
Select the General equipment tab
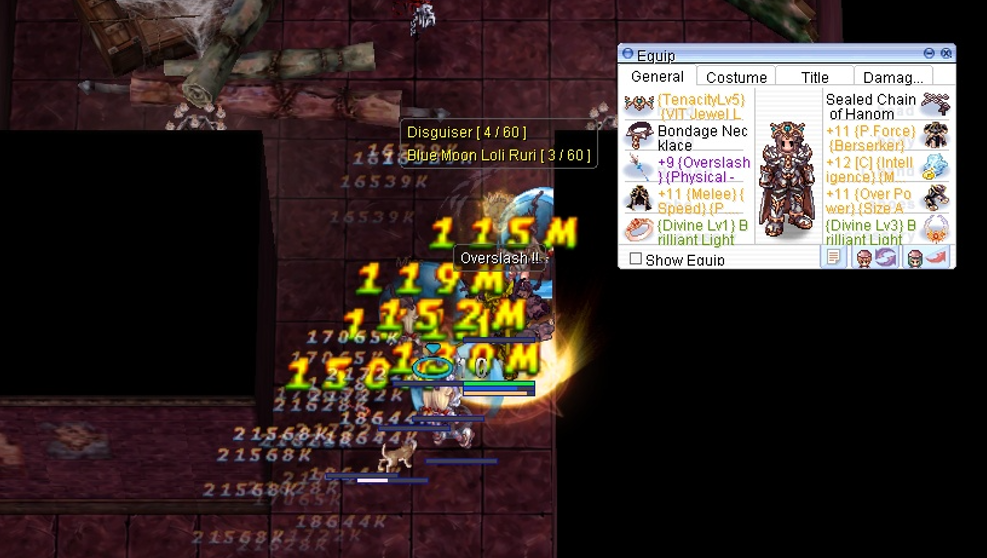657,76
